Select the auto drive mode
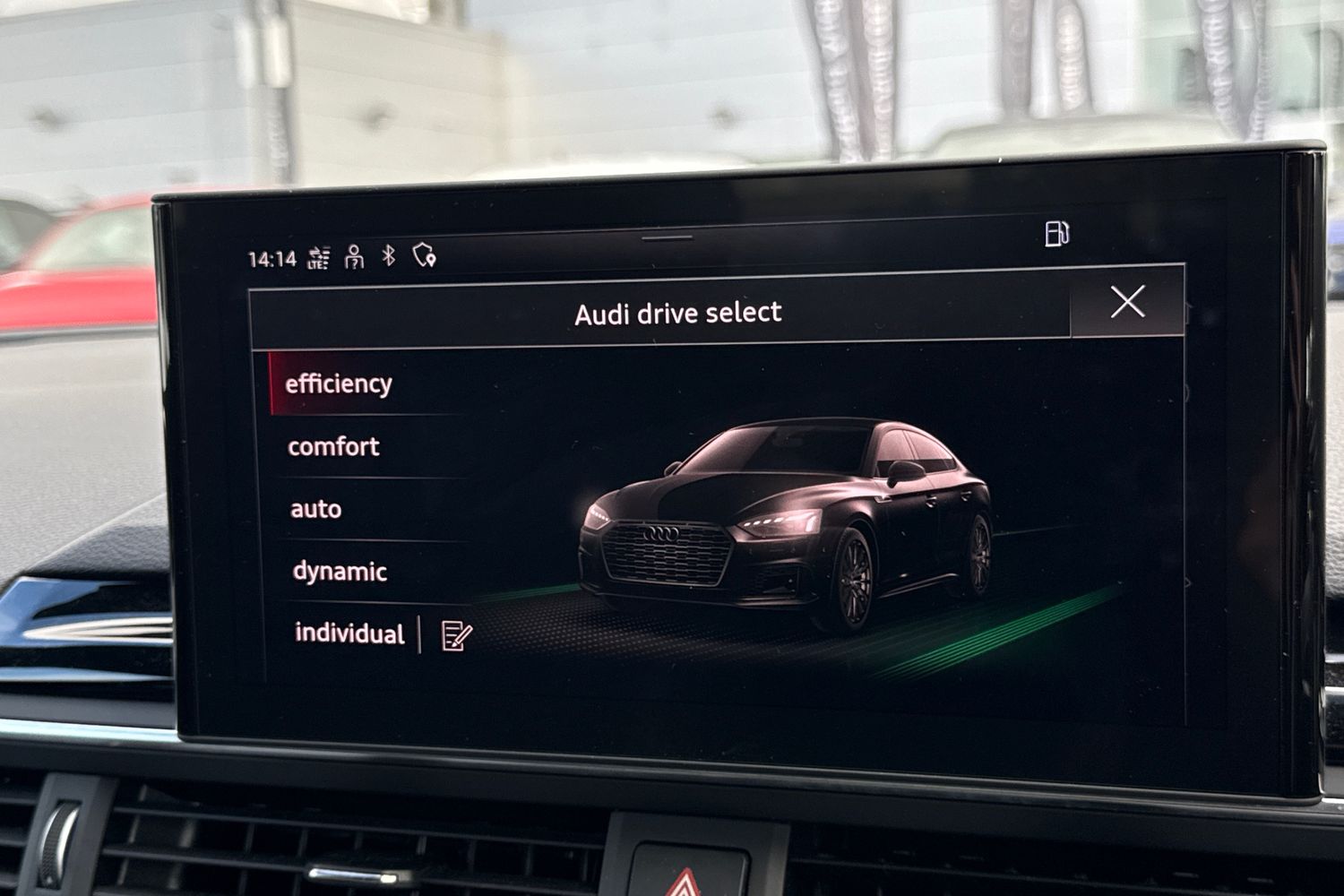The image size is (1344, 896). 314,509
